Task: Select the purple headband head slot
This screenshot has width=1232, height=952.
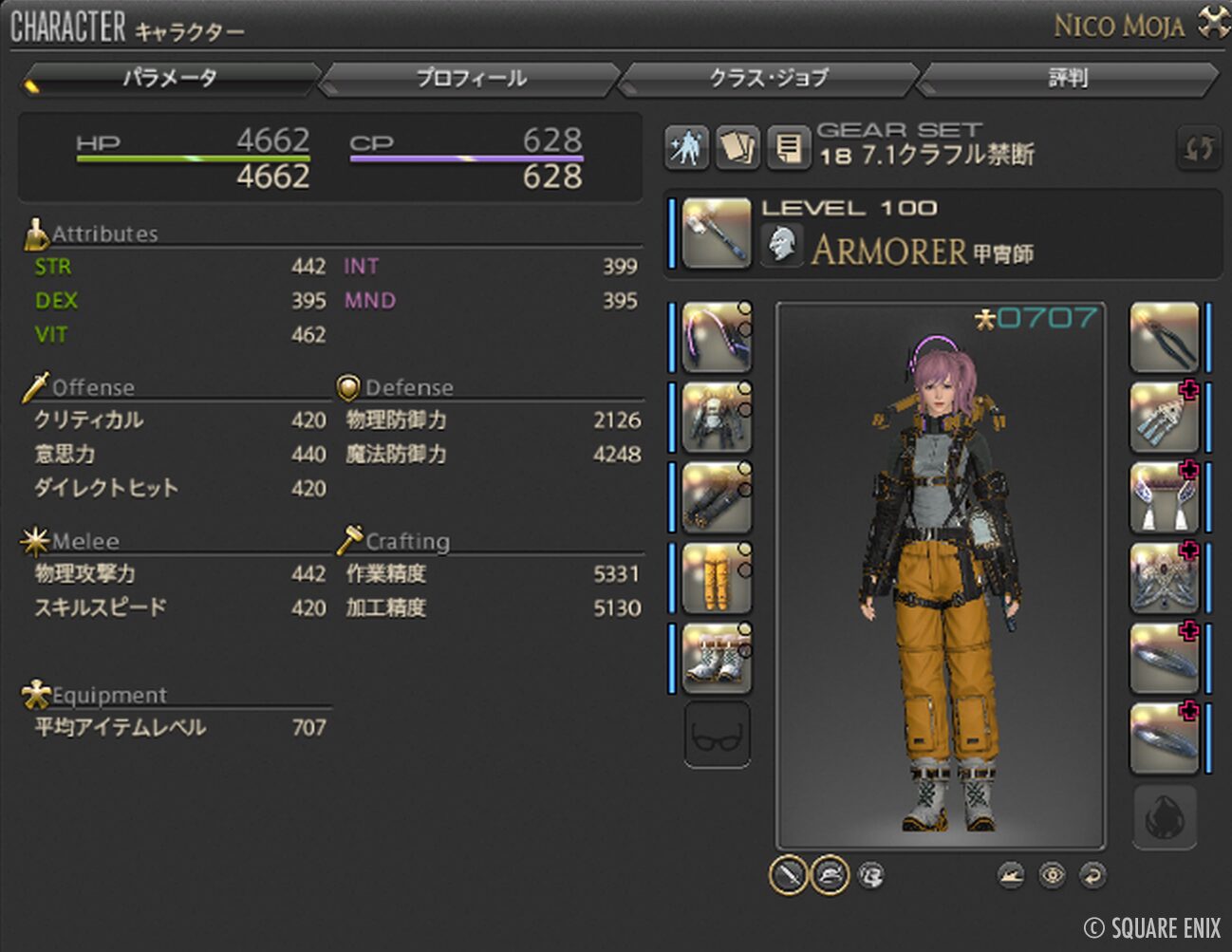Action: (716, 337)
